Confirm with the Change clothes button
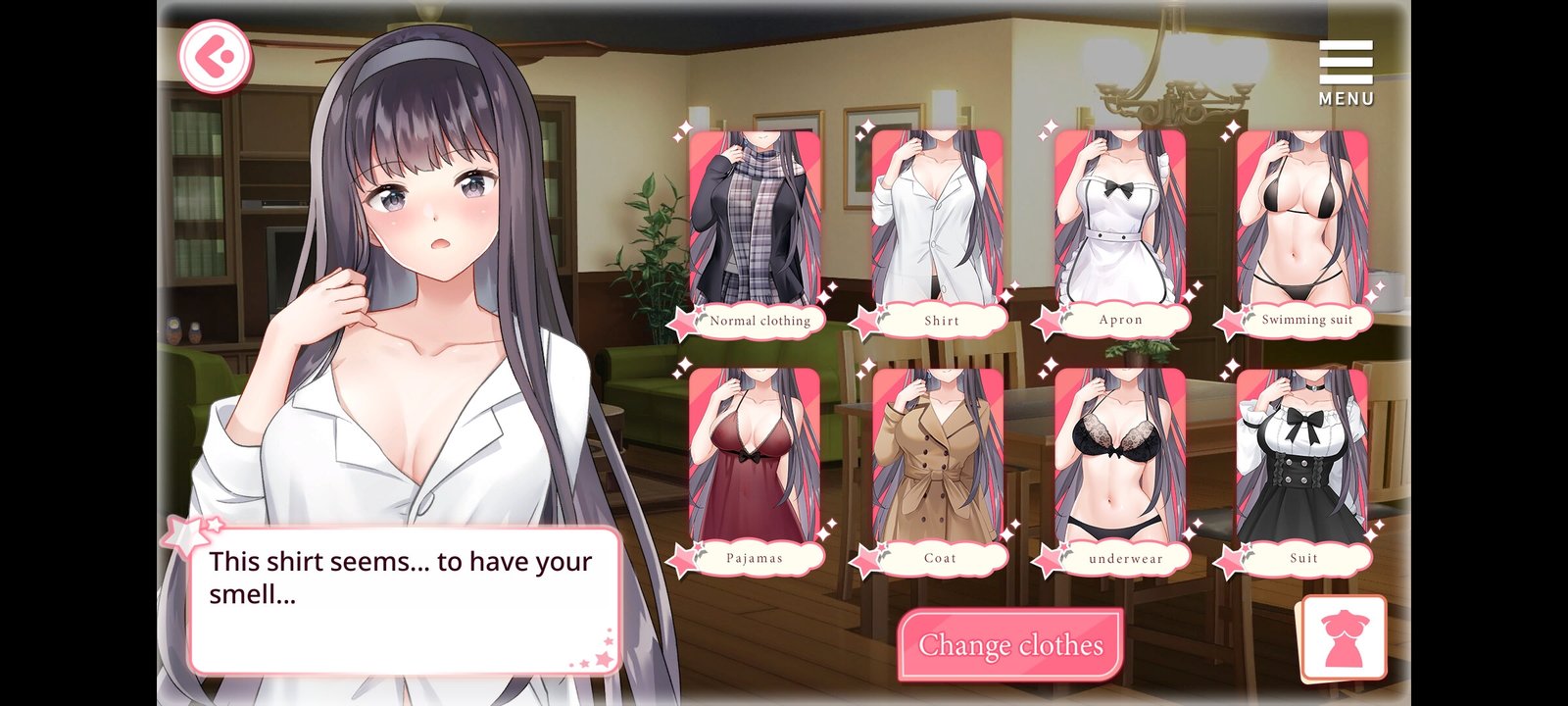This screenshot has height=706, width=1568. coord(1010,644)
